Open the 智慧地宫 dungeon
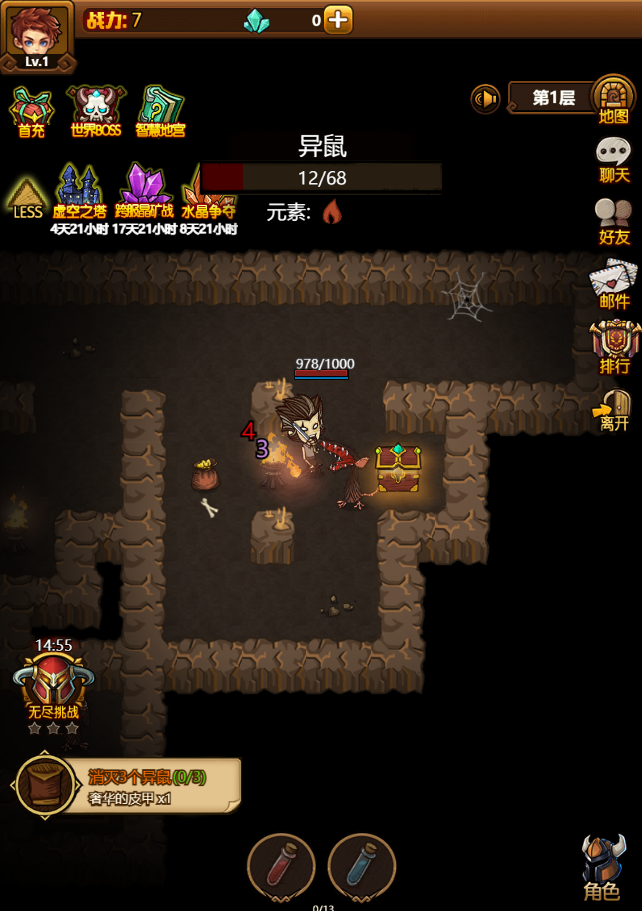 coord(160,109)
